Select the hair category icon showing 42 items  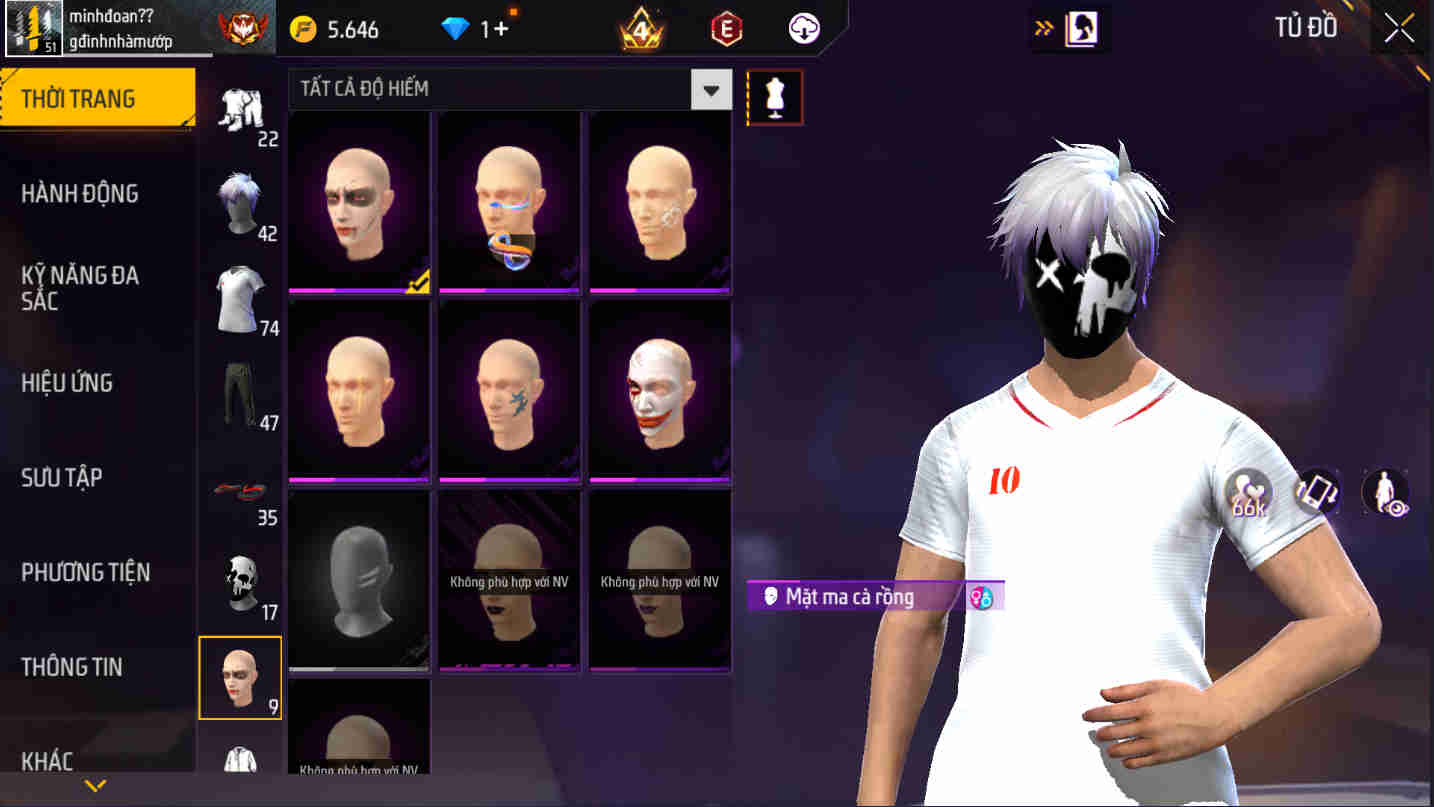(241, 203)
